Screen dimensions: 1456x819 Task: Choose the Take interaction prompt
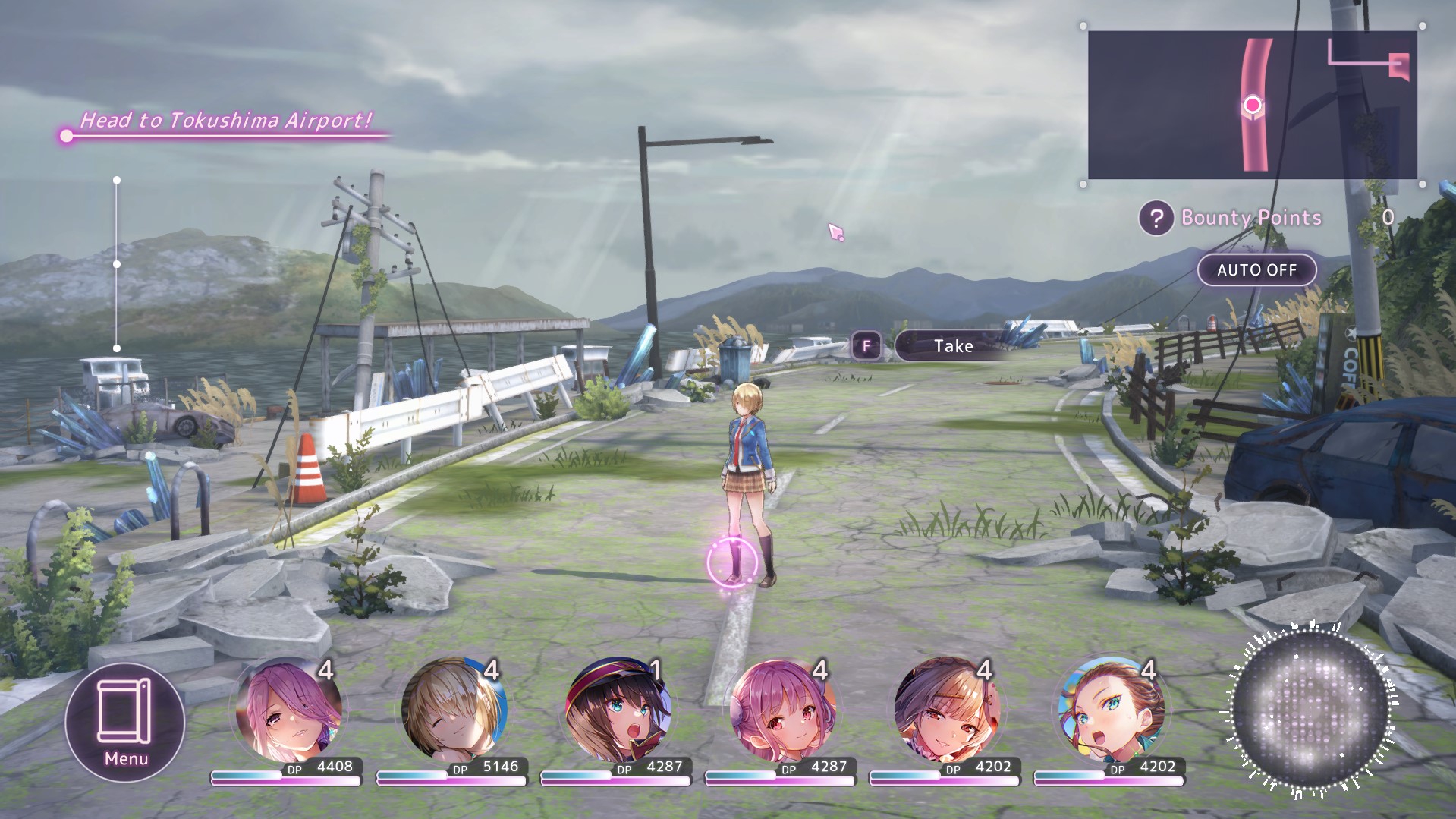(x=953, y=346)
